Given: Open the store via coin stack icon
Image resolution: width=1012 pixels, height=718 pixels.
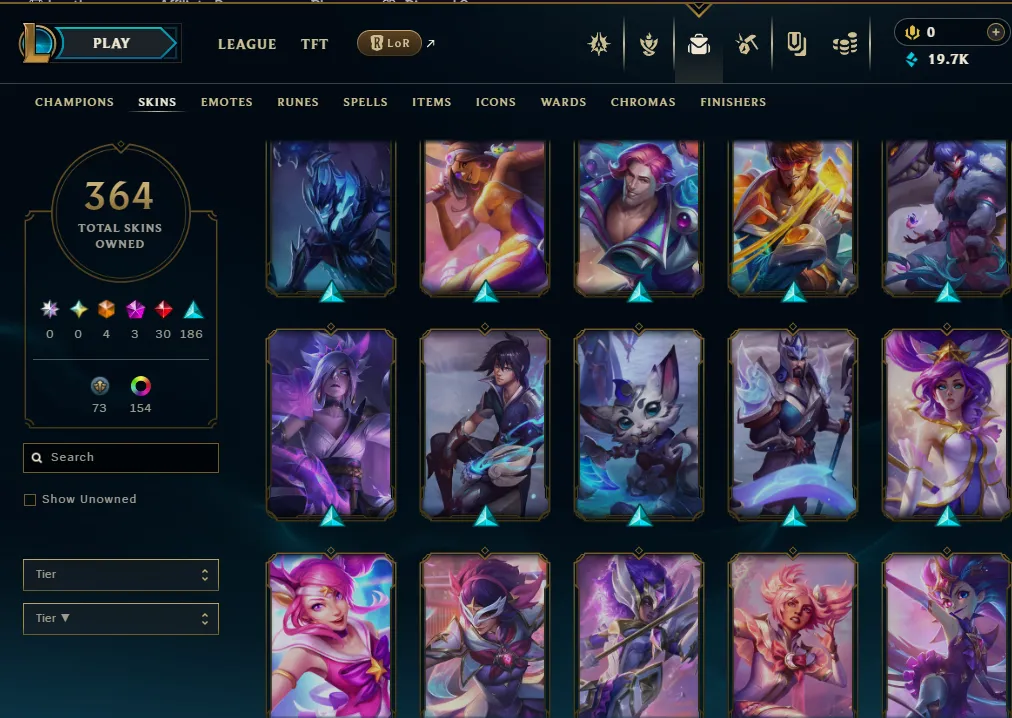Looking at the screenshot, I should pos(845,44).
